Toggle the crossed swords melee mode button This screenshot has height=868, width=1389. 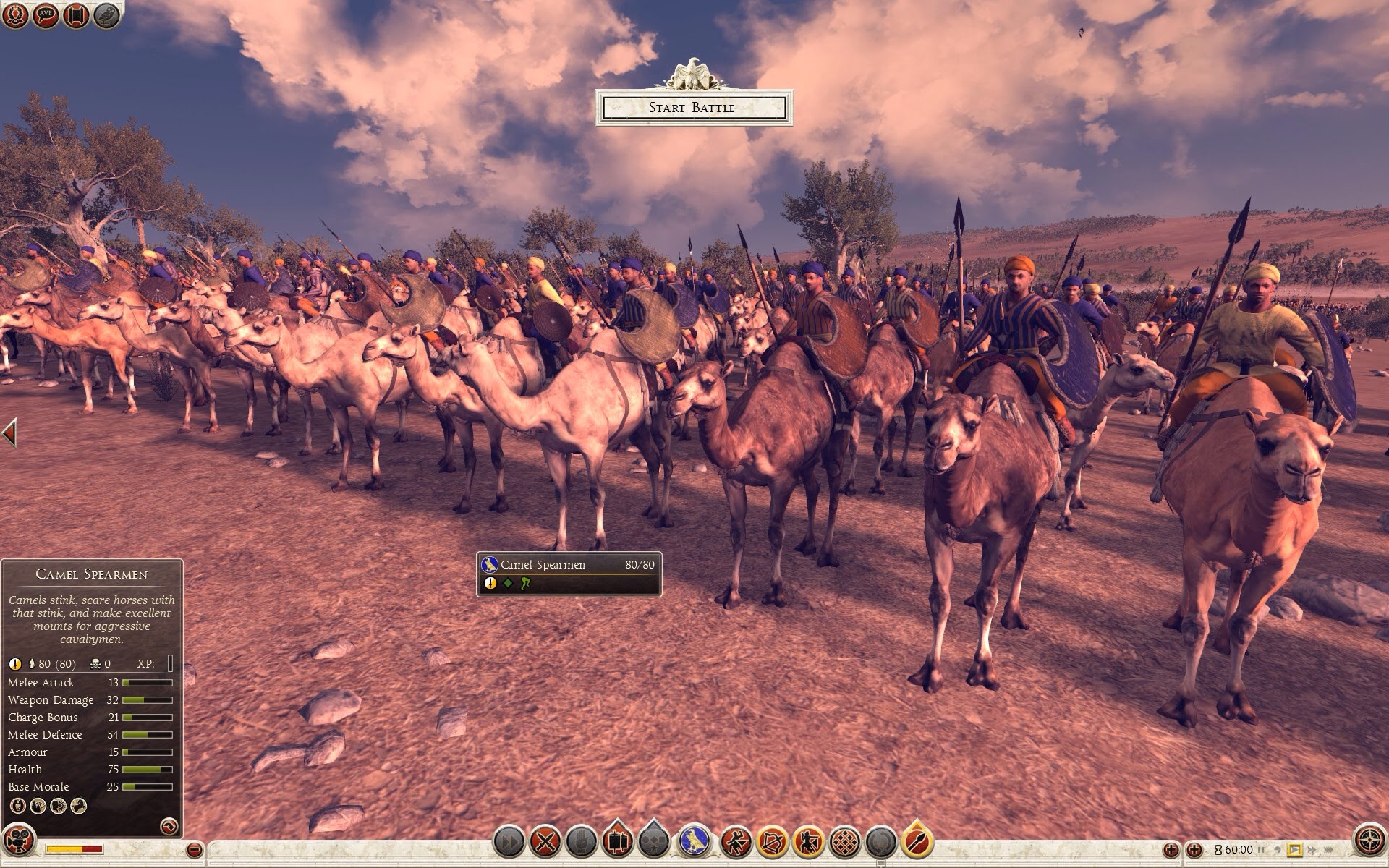click(546, 842)
